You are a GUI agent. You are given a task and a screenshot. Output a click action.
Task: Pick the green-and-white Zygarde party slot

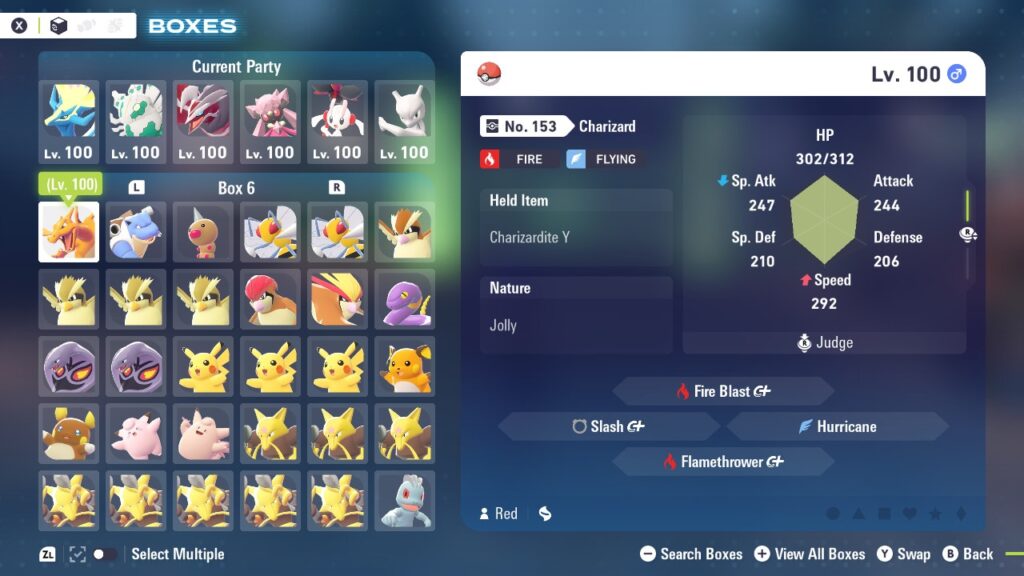point(136,122)
